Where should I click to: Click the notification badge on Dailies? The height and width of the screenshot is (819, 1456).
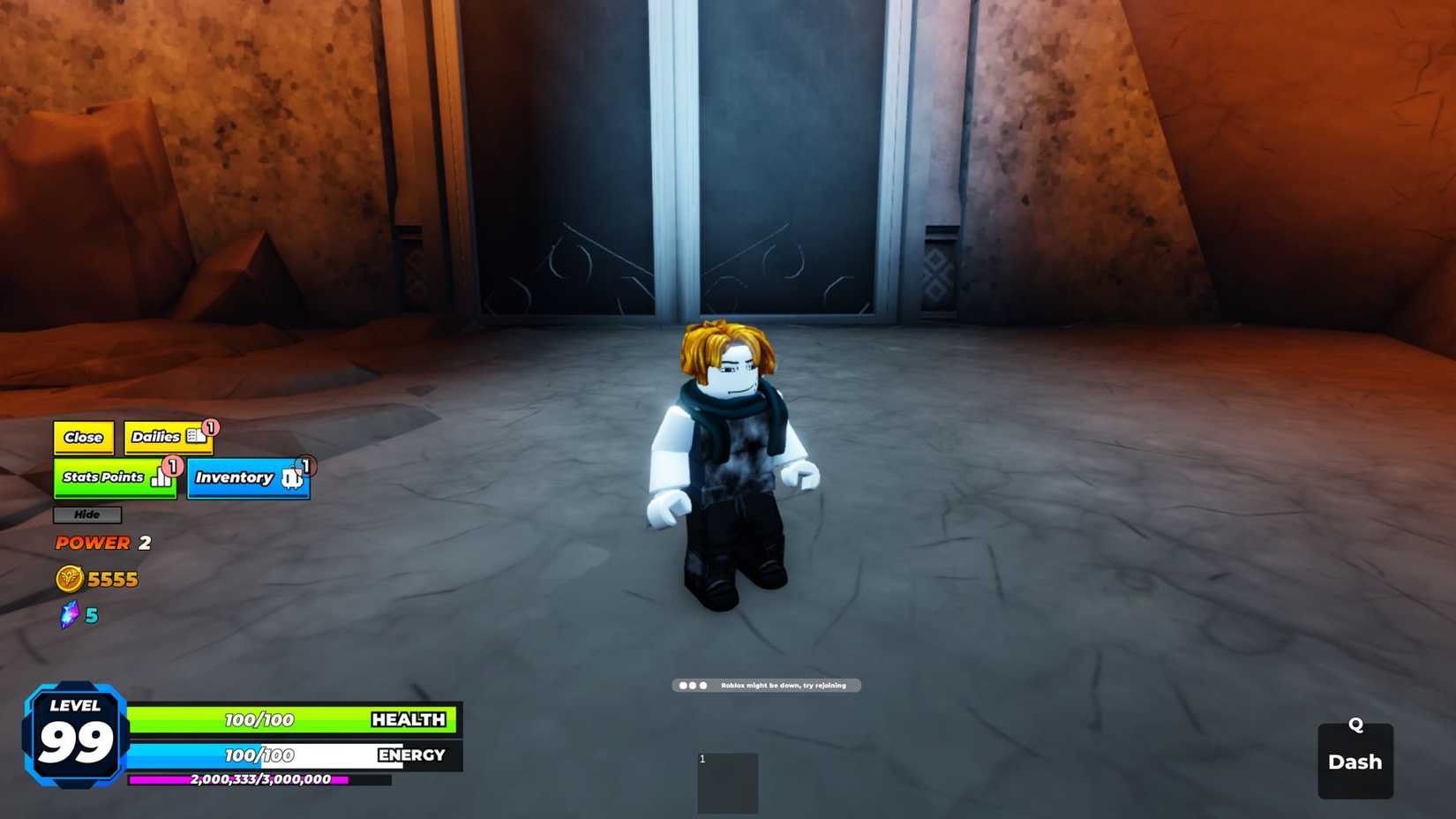pos(209,427)
